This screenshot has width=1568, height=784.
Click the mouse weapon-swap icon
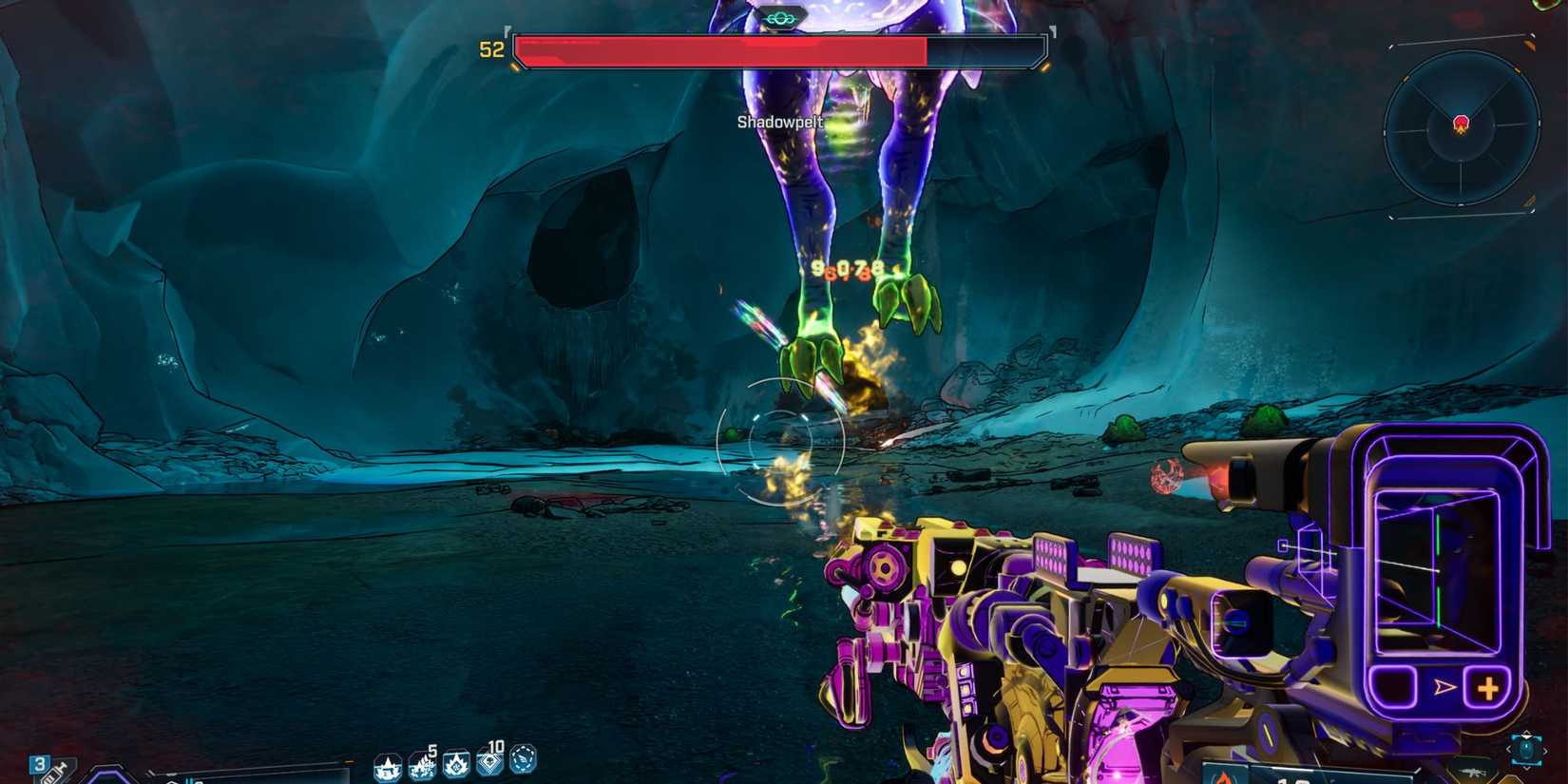tap(1526, 749)
